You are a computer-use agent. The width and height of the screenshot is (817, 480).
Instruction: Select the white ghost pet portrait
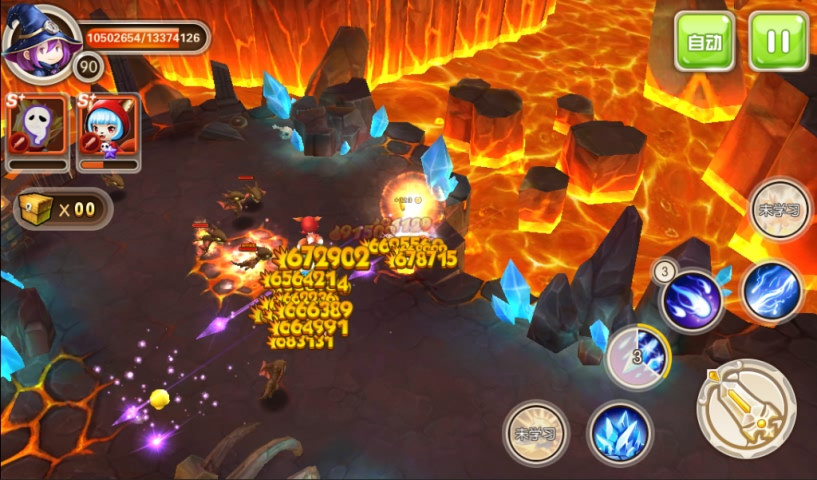[37, 125]
